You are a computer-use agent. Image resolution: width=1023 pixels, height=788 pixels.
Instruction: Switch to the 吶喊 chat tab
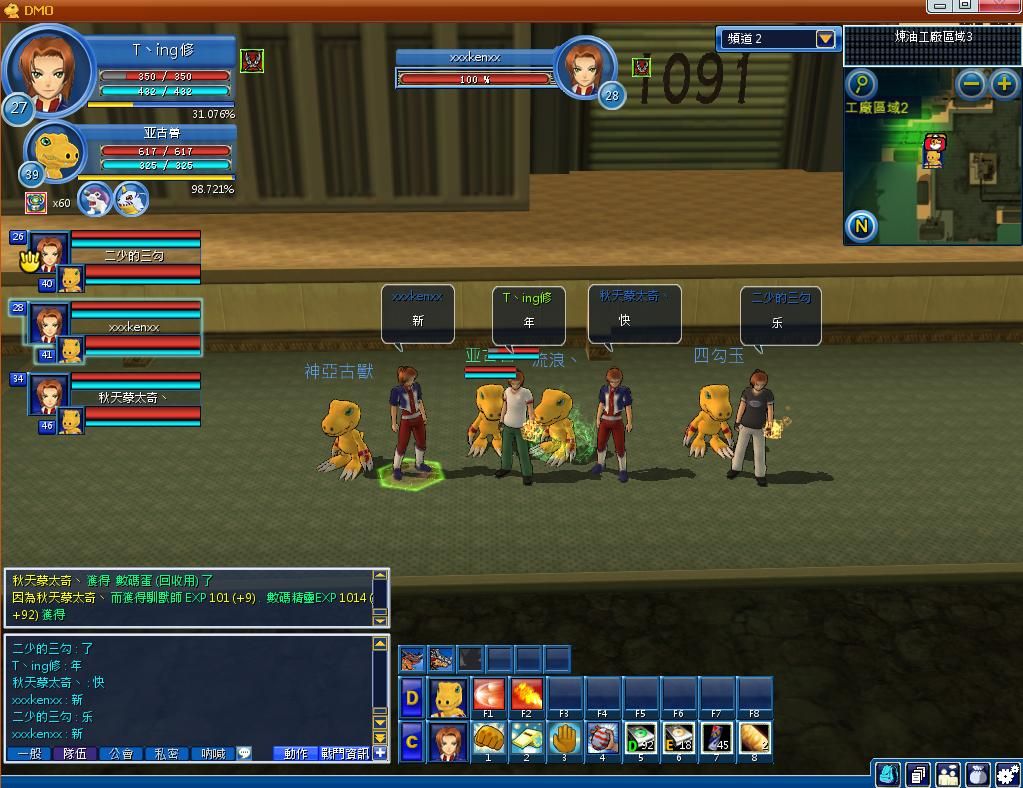pos(212,753)
